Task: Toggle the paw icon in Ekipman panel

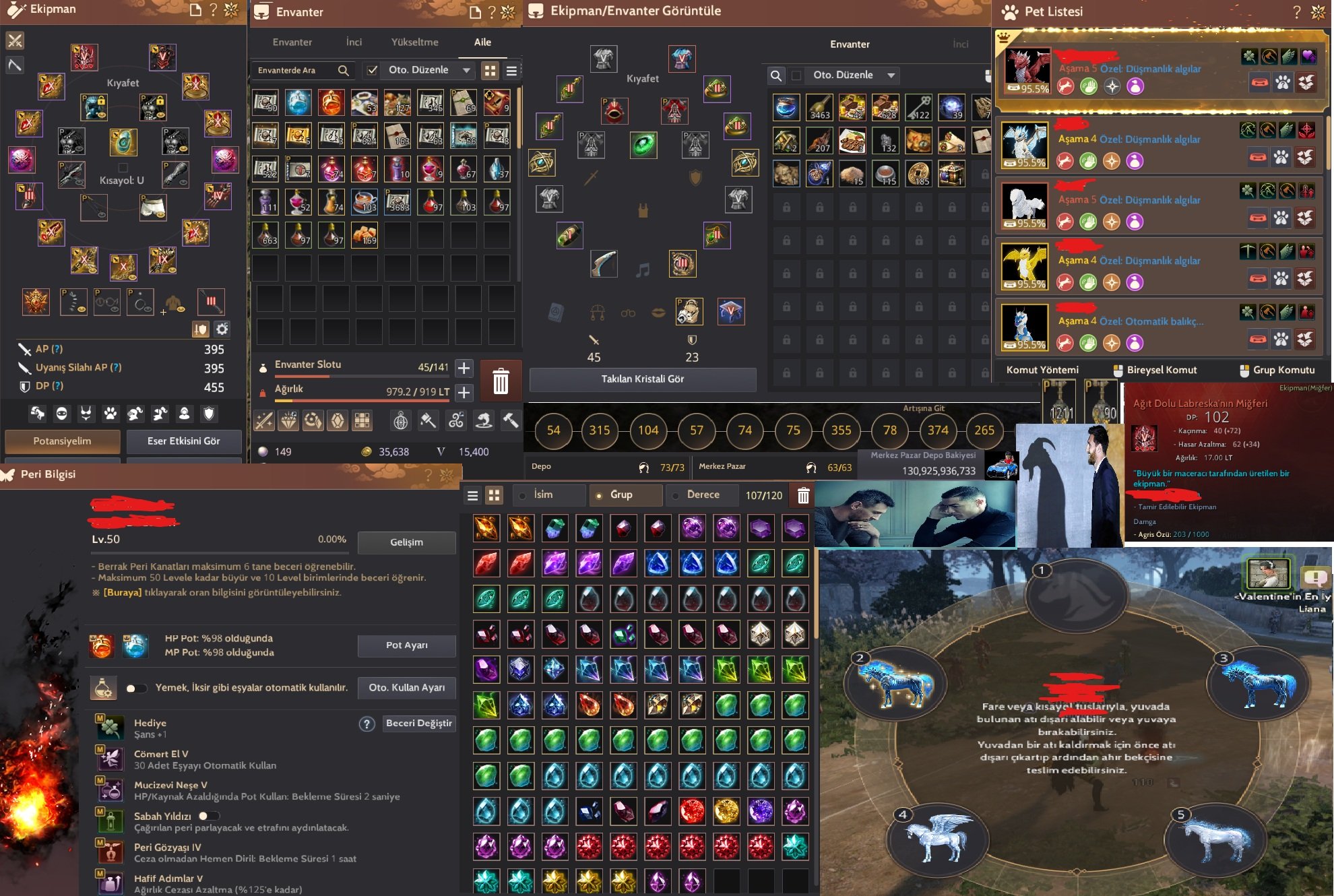Action: pyautogui.click(x=110, y=412)
